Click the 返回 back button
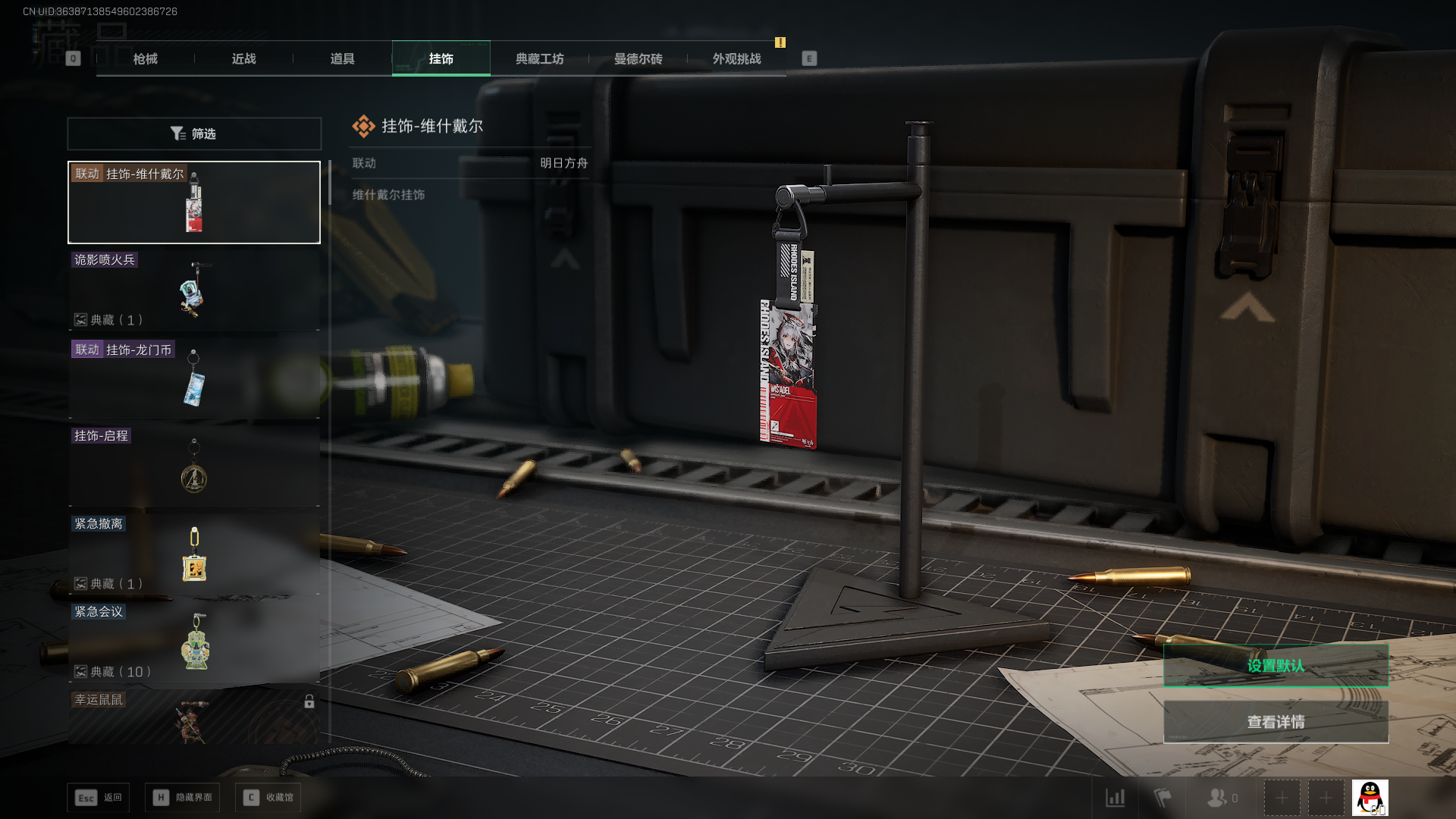The height and width of the screenshot is (819, 1456). click(99, 798)
